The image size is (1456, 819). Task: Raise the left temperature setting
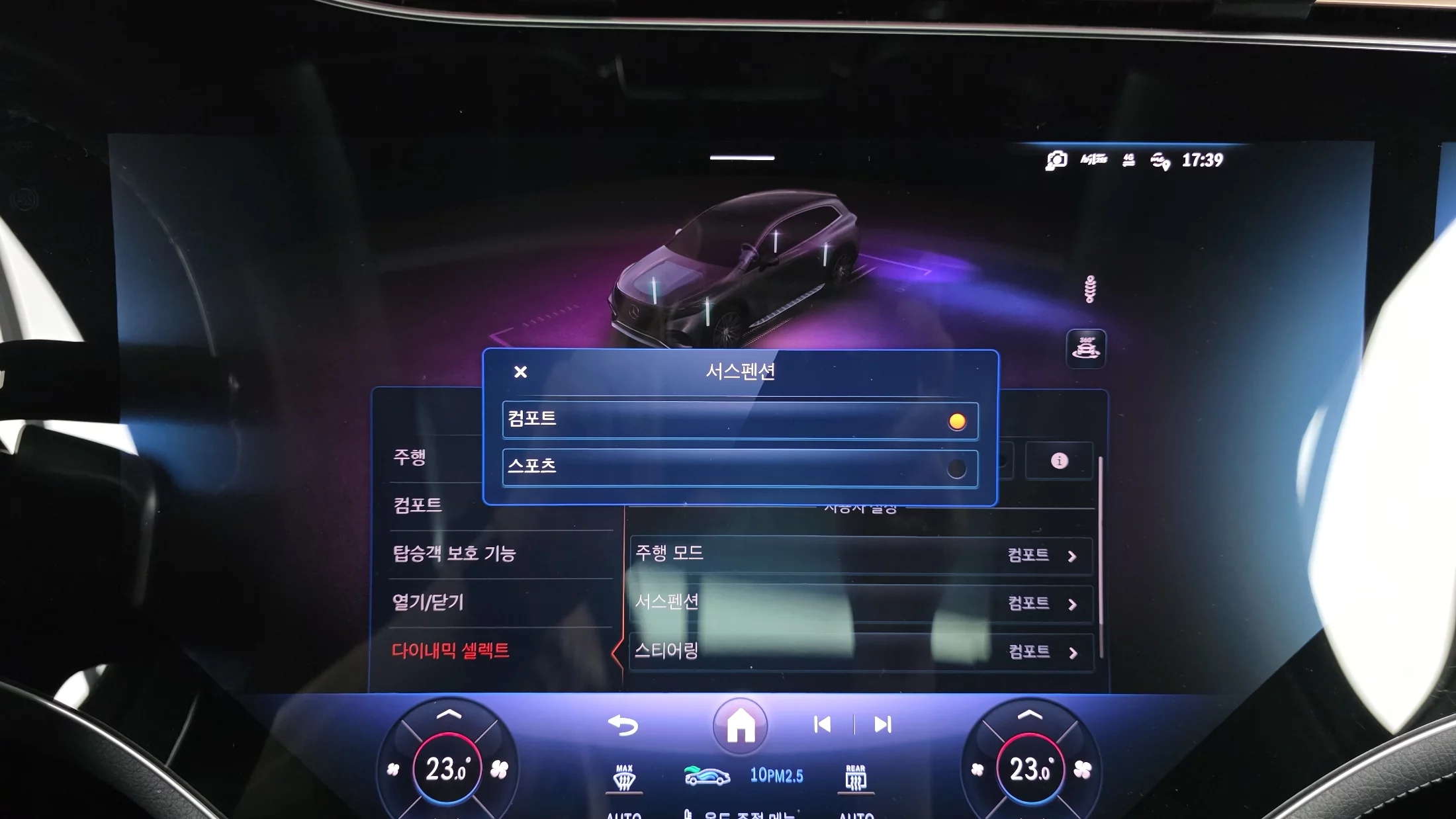click(449, 714)
